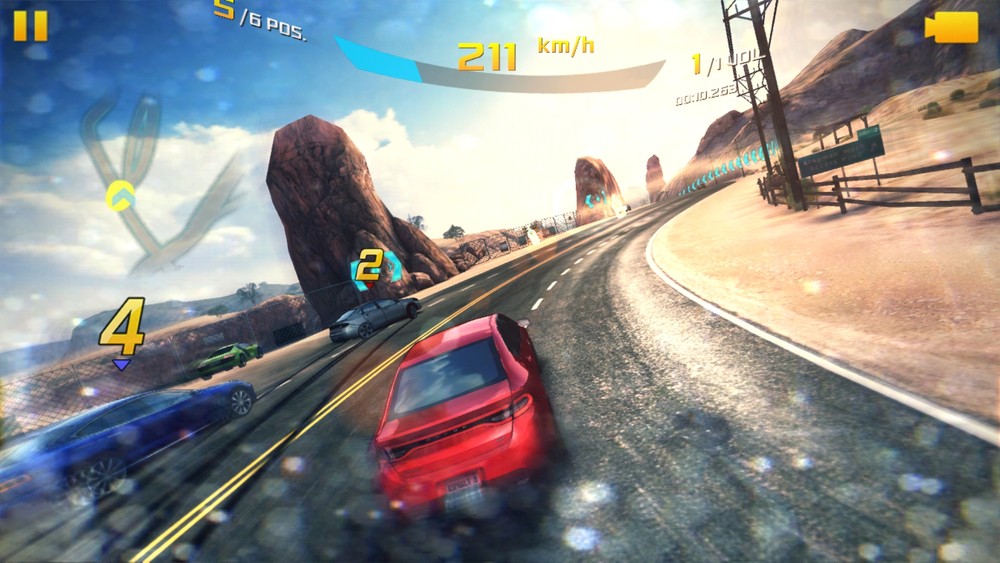Image resolution: width=1000 pixels, height=563 pixels.
Task: Switch camera view with the camera icon
Action: click(x=951, y=27)
